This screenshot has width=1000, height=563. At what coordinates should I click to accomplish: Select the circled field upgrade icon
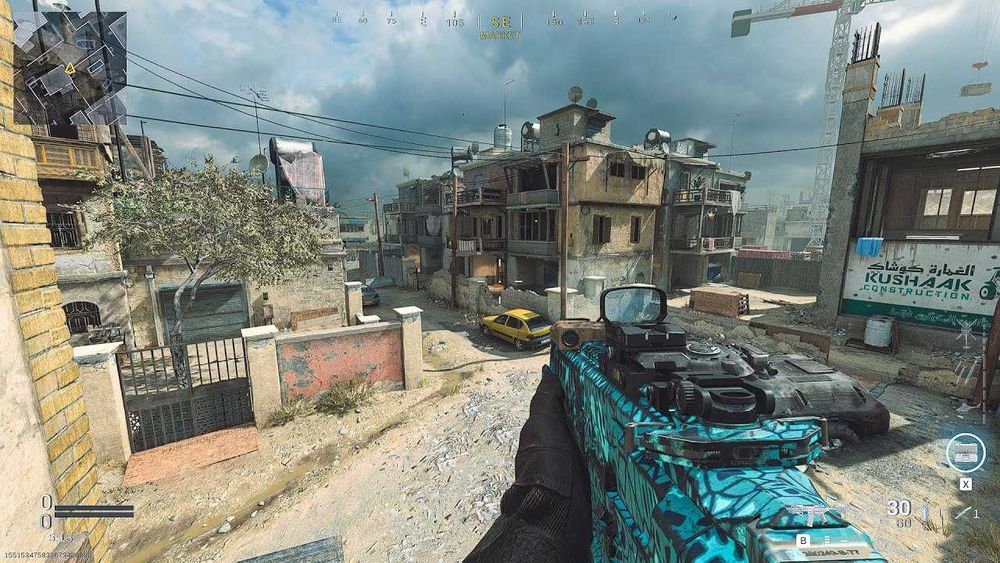(965, 452)
